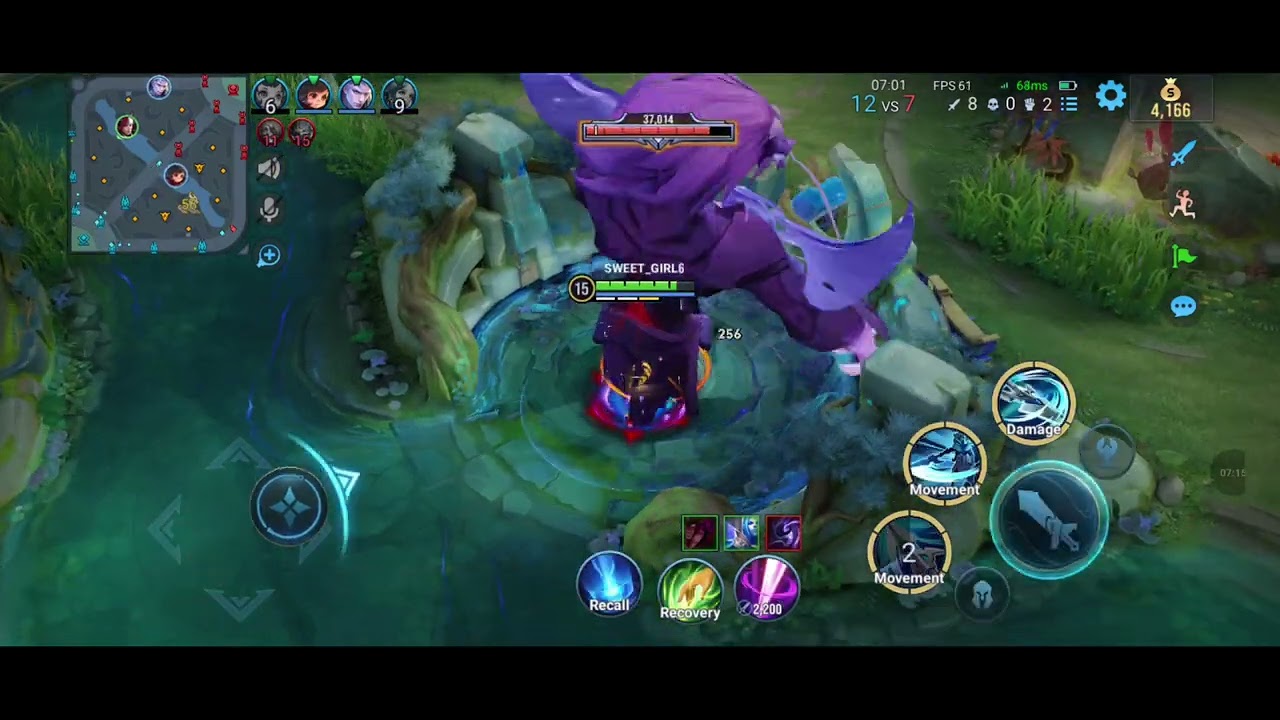Use the upper Movement skill without cooldown
Image resolution: width=1280 pixels, height=720 pixels.
click(x=944, y=462)
